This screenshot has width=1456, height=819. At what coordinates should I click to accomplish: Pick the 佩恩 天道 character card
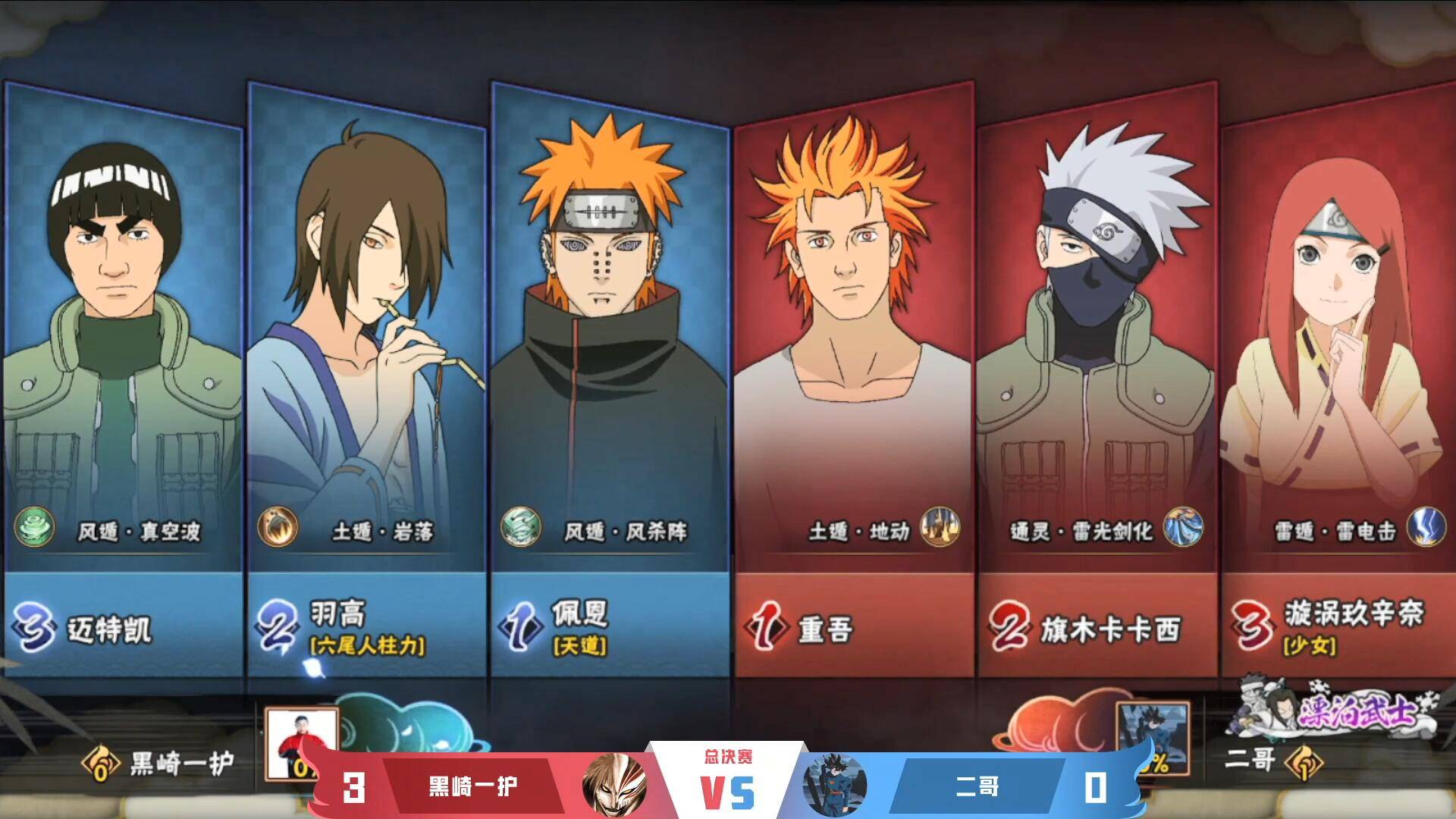click(609, 379)
